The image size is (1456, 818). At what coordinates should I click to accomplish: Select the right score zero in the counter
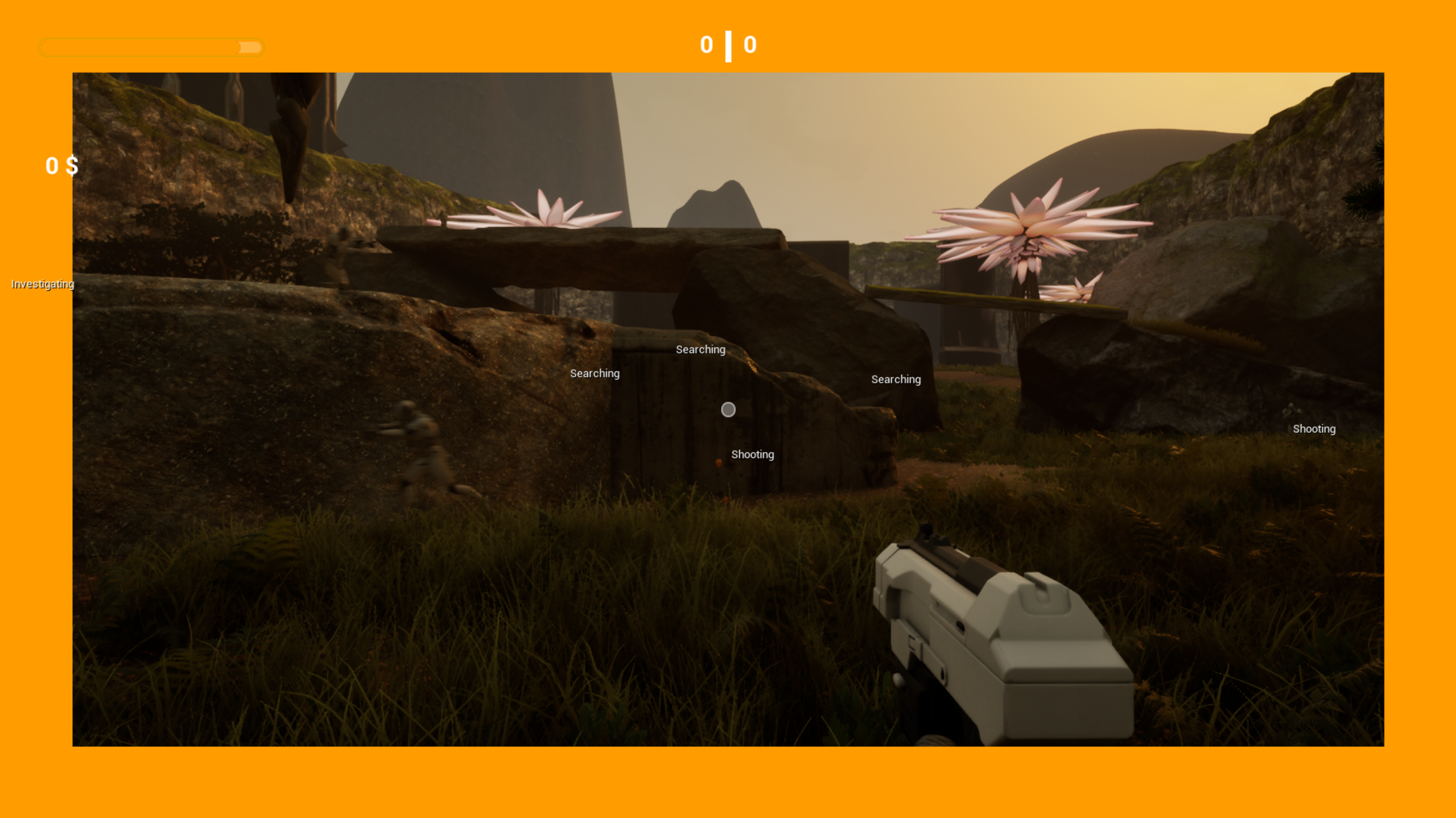pyautogui.click(x=750, y=44)
